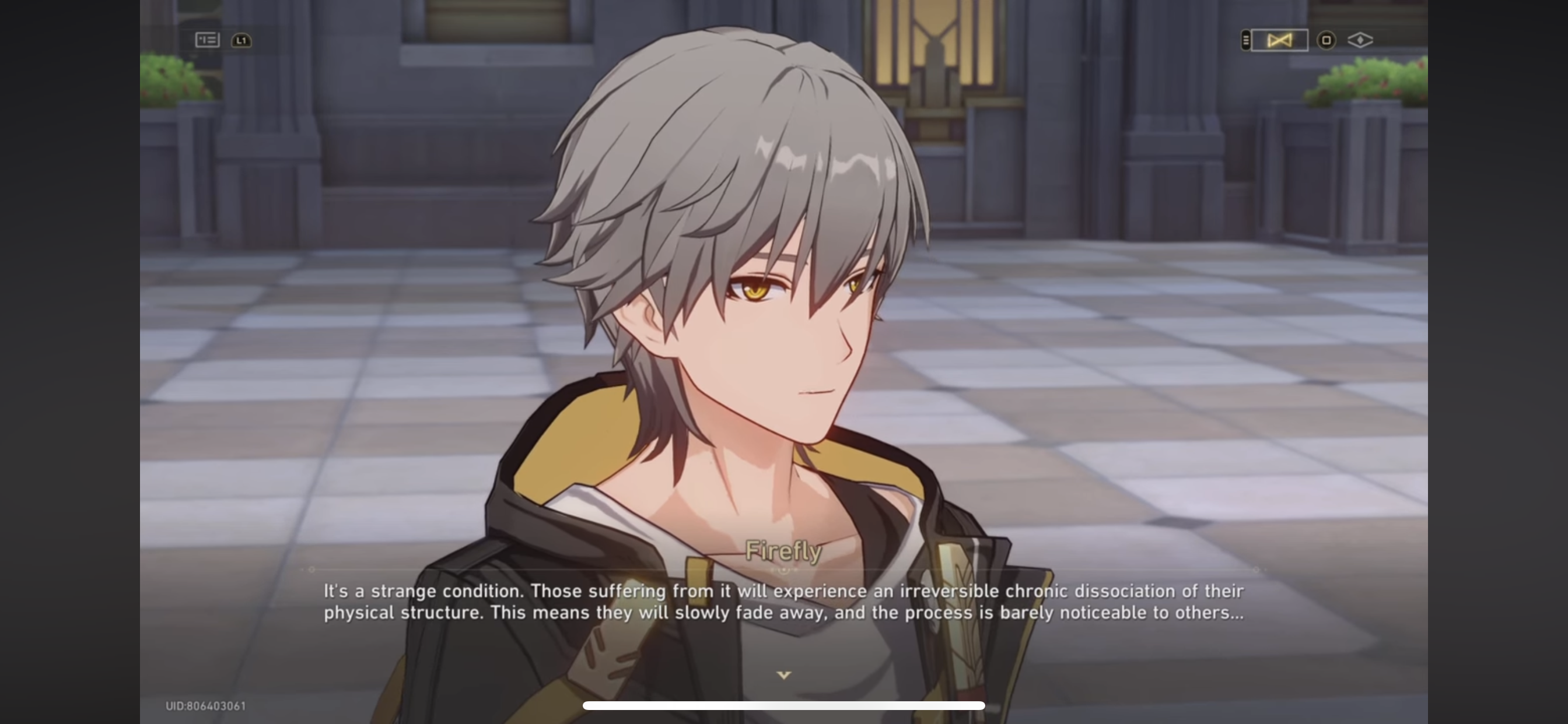Tap the UID:806403061 label
The width and height of the screenshot is (1568, 724).
(x=205, y=707)
